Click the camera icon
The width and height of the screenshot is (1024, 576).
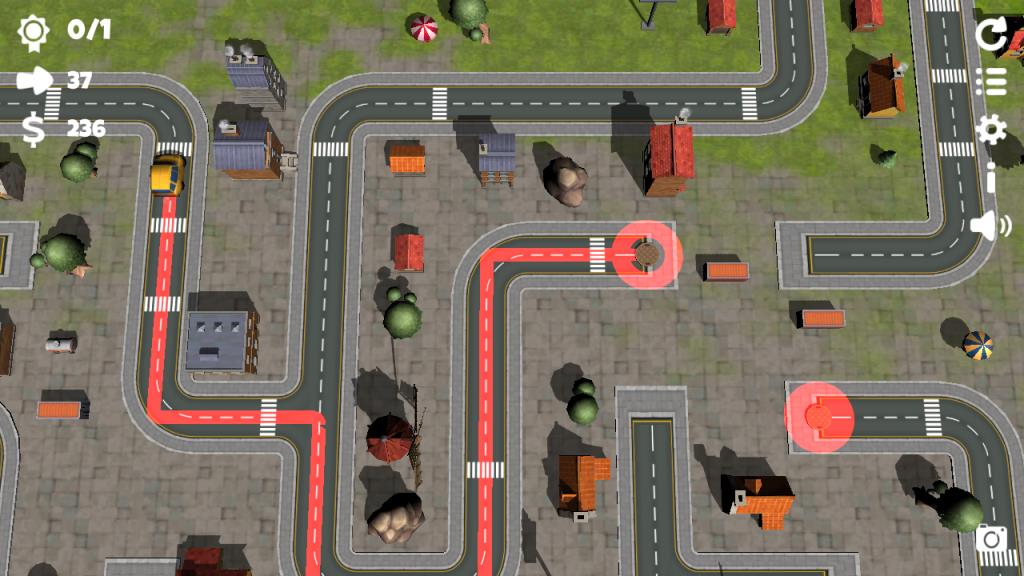point(992,540)
